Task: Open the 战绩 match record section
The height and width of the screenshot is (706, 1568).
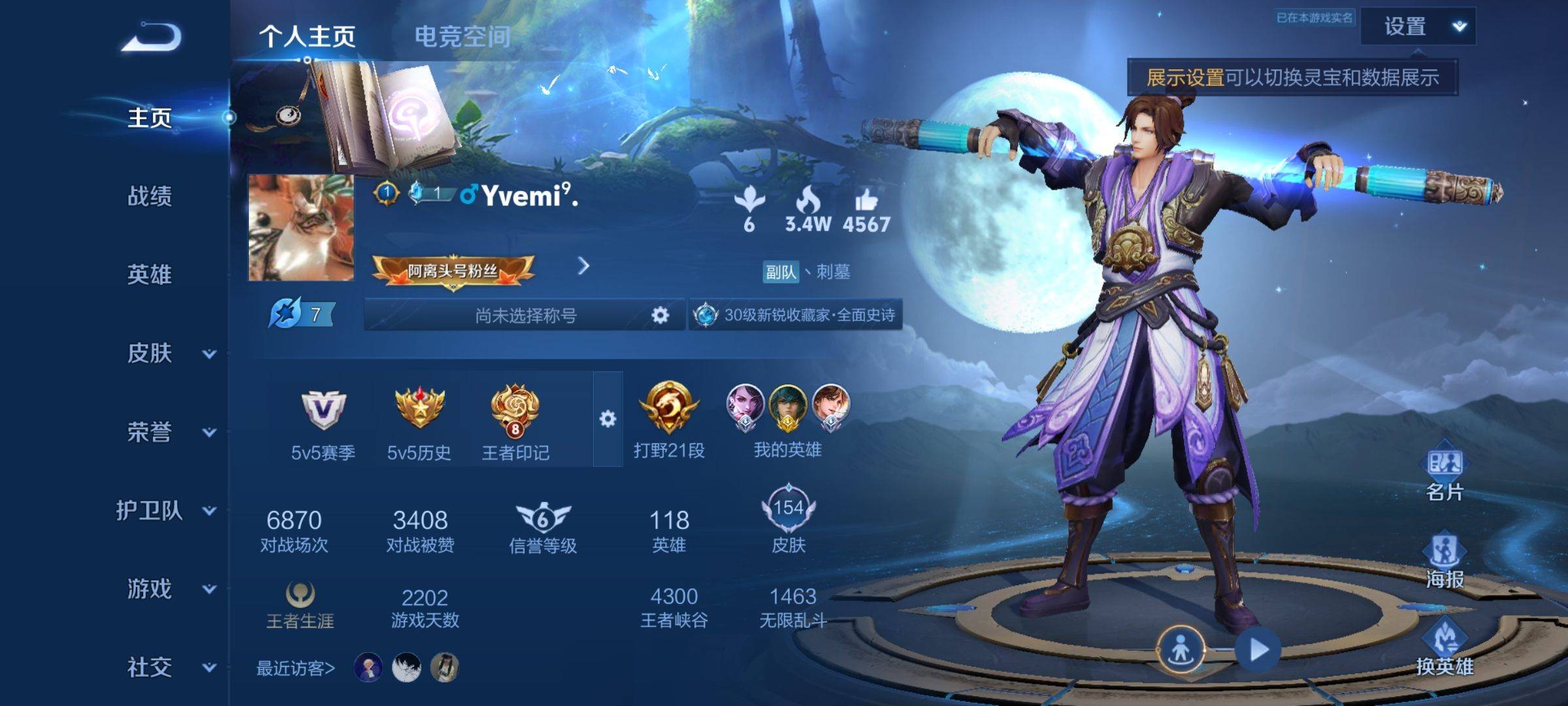Action: pos(150,196)
